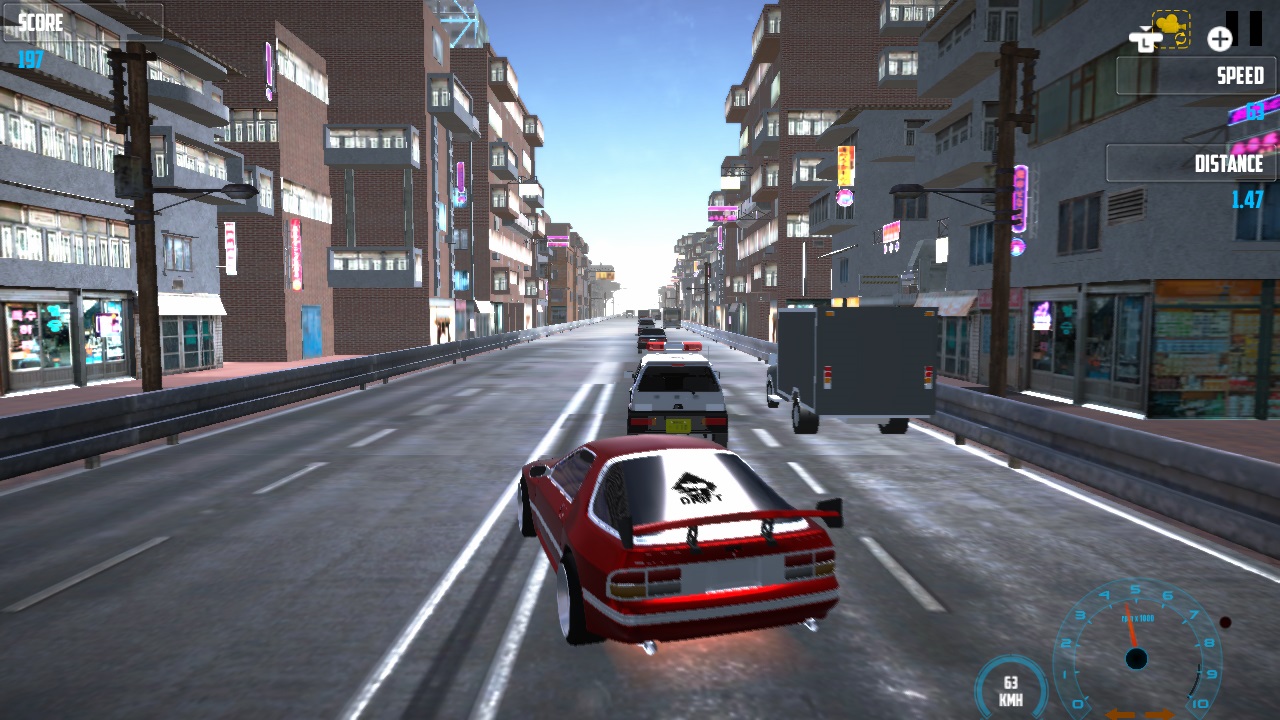Click the 63 KMH speed badge

click(1010, 688)
